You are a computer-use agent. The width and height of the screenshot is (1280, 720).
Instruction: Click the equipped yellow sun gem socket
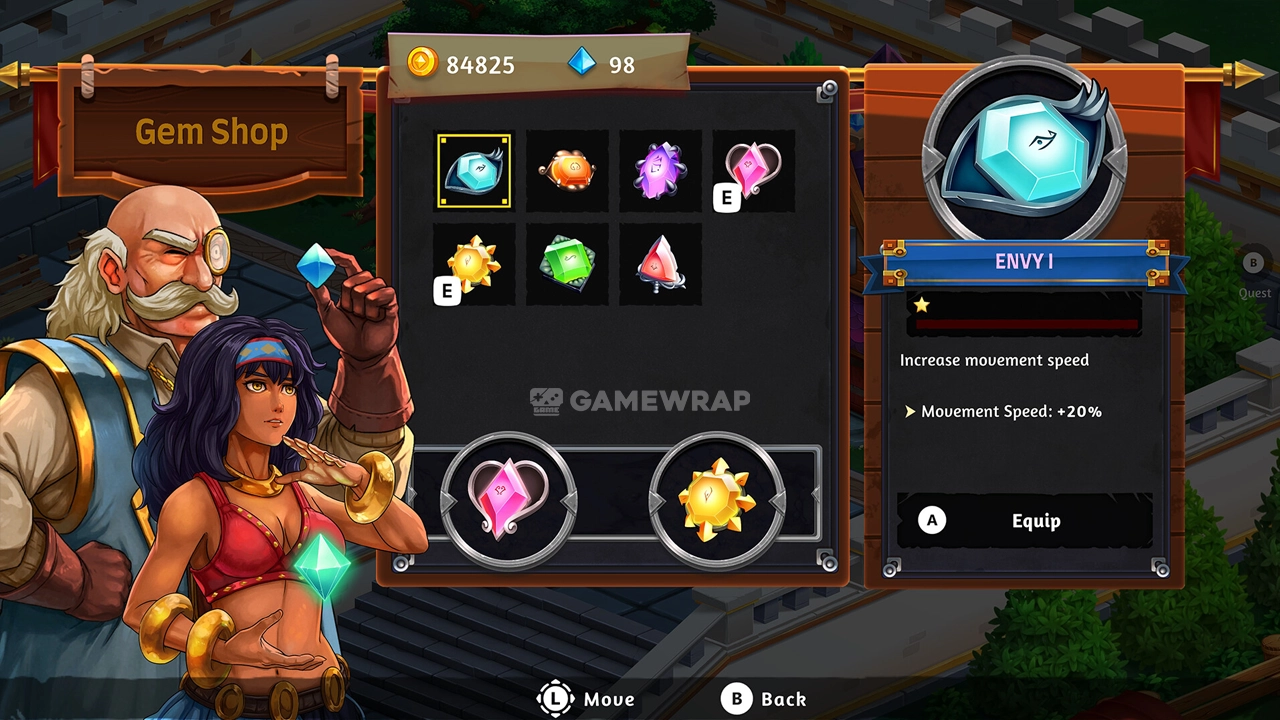coord(716,497)
